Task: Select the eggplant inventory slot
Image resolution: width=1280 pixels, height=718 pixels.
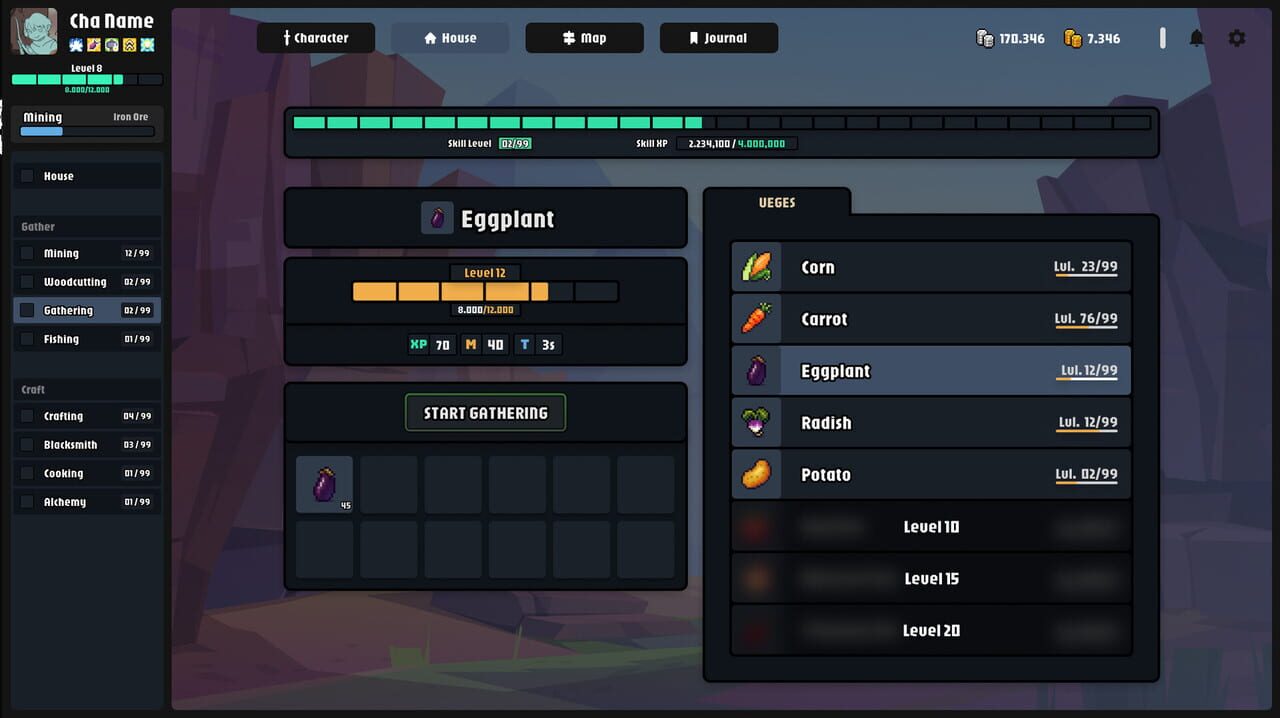Action: click(324, 484)
